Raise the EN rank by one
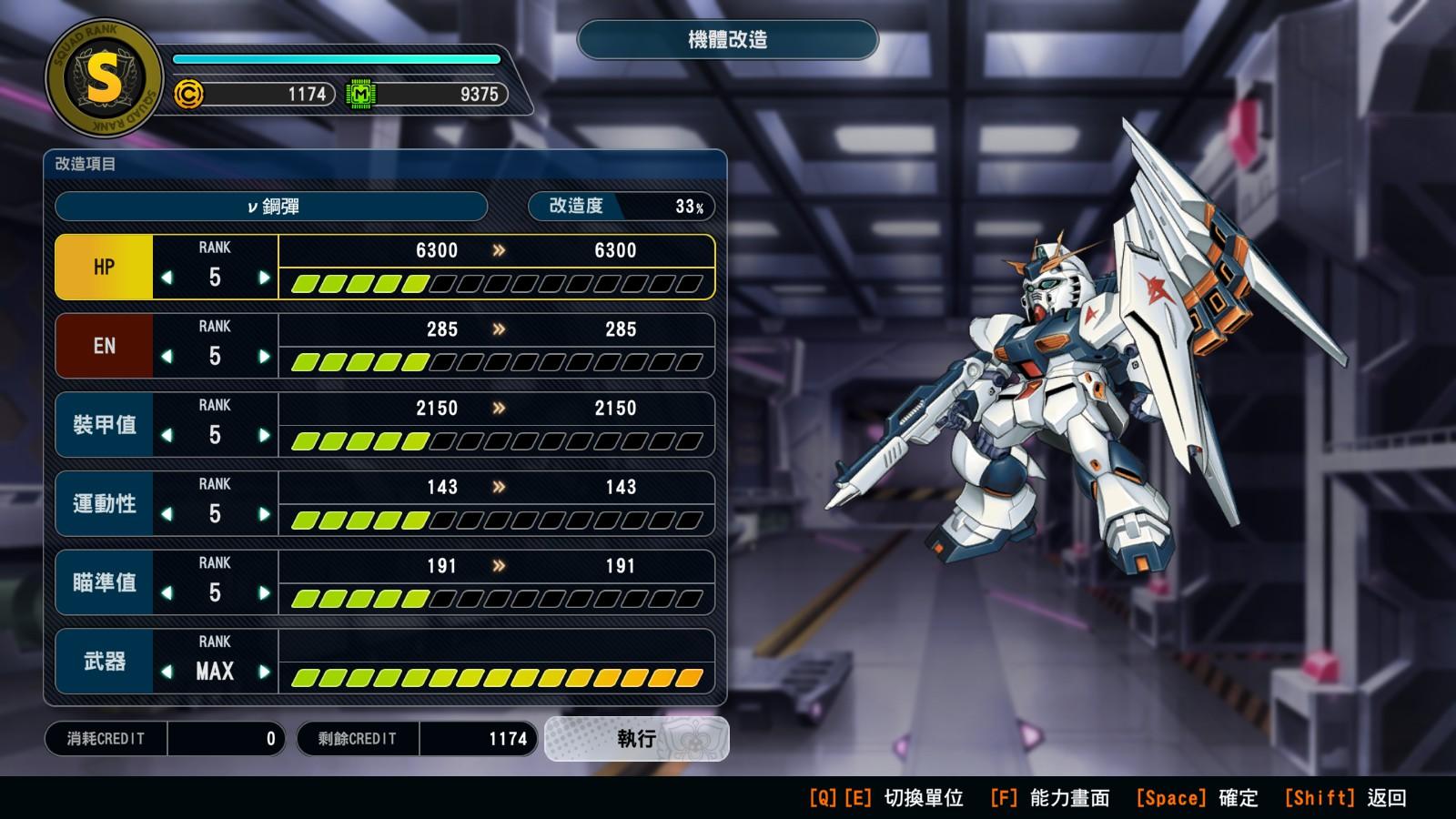This screenshot has width=1456, height=819. (x=264, y=357)
